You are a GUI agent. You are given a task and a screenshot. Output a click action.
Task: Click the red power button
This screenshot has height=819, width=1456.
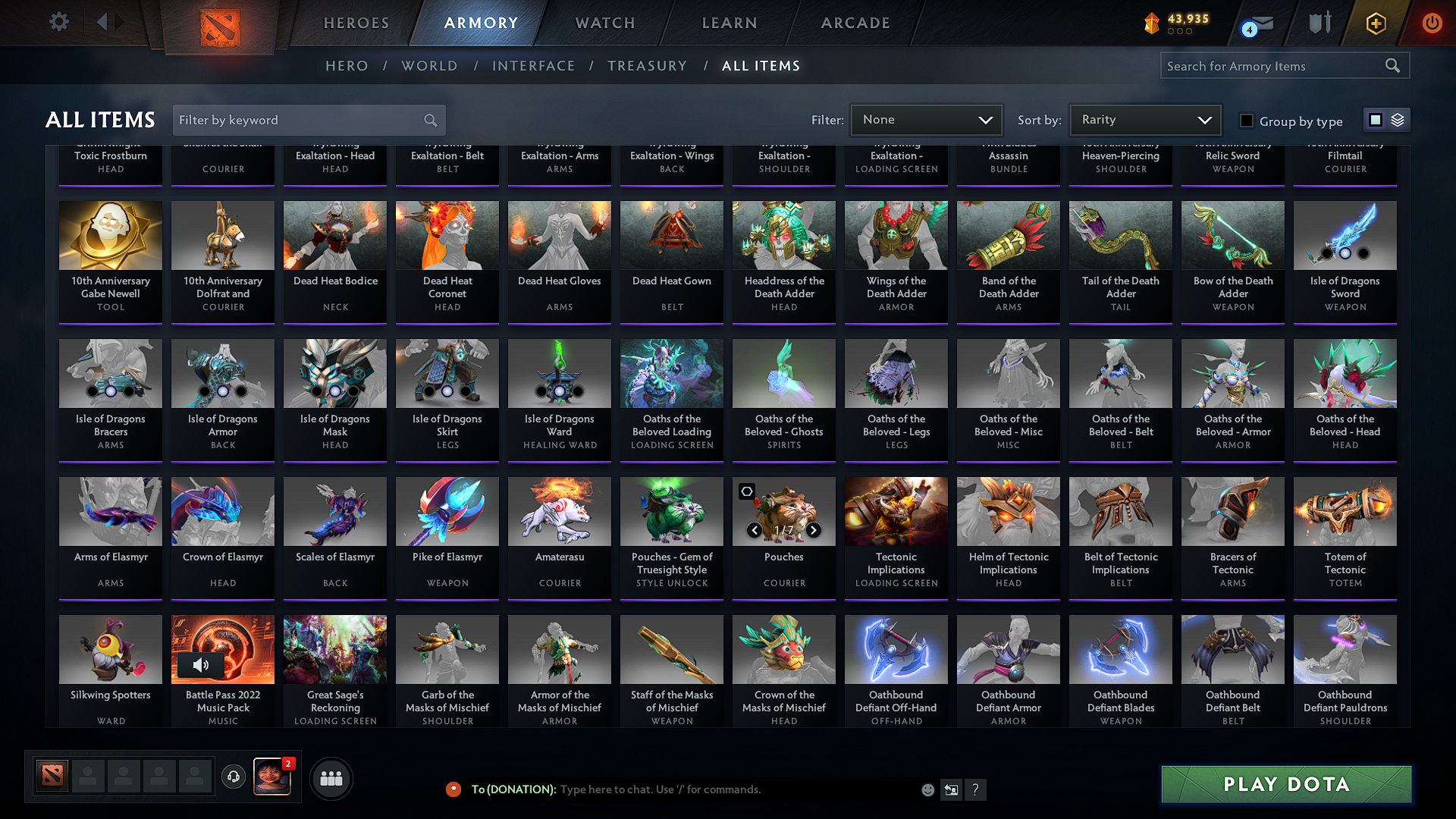(x=1432, y=23)
